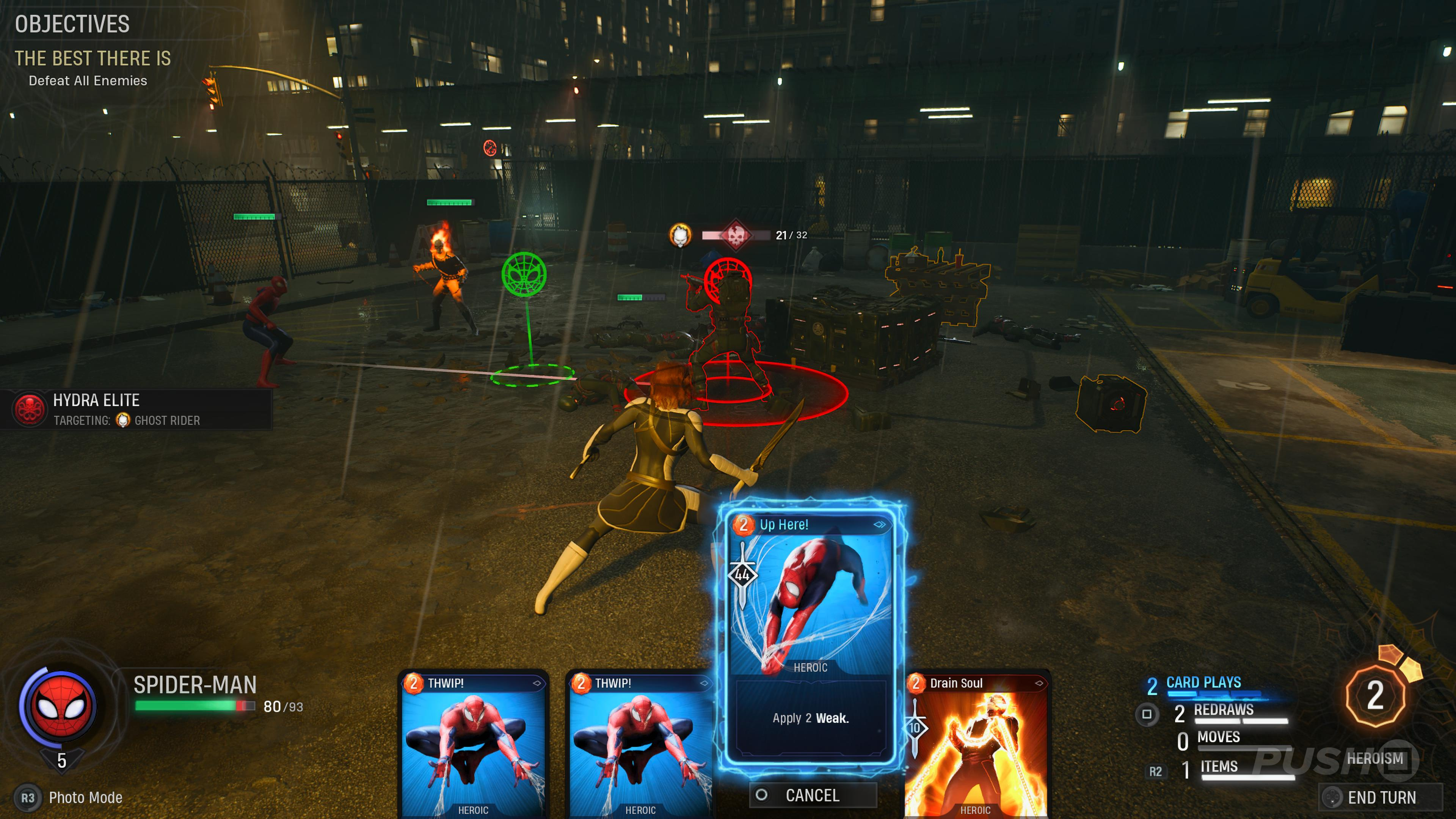Cancel the current card selection

[812, 795]
